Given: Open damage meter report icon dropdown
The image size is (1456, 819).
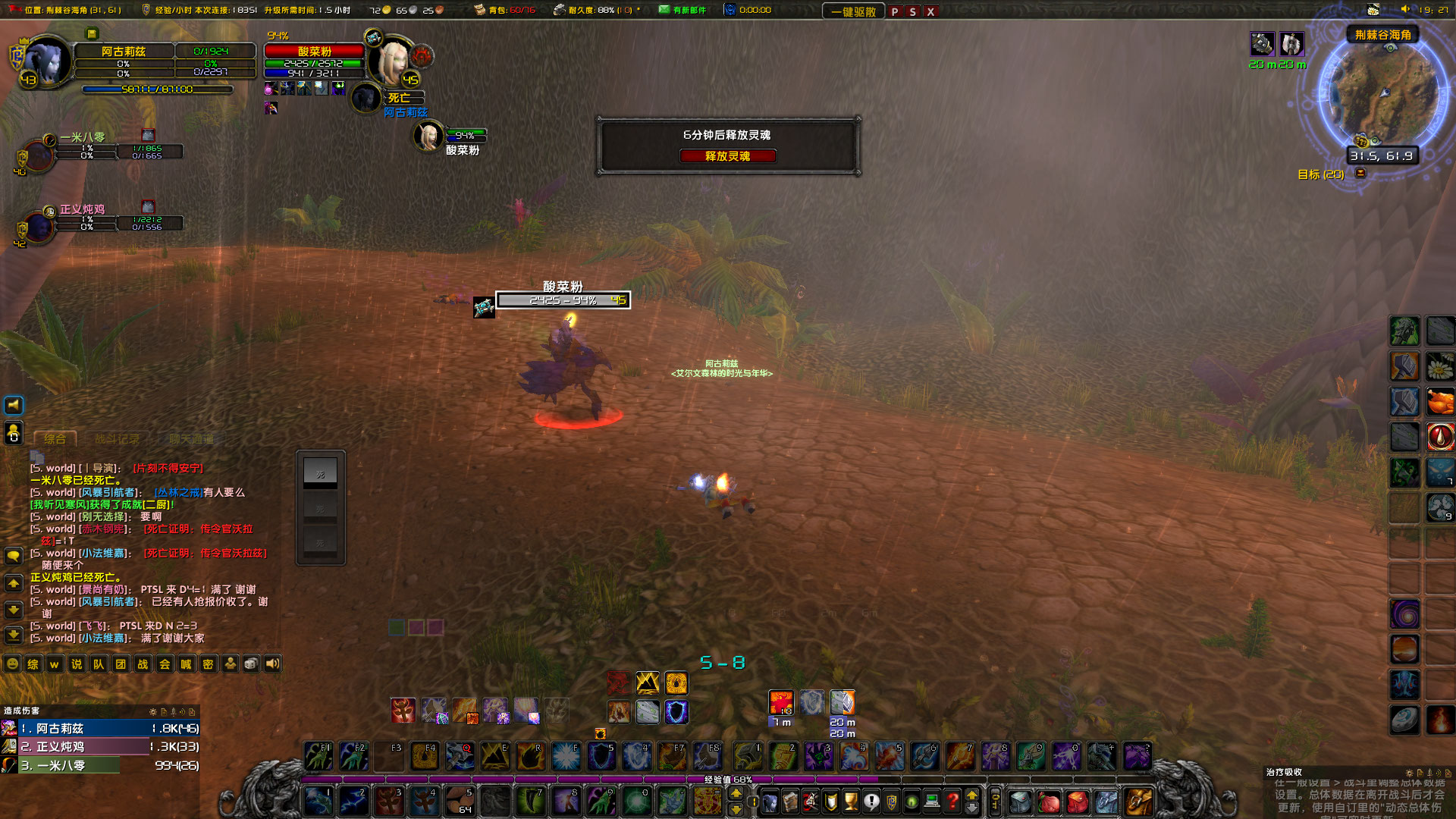Looking at the screenshot, I should [x=165, y=713].
